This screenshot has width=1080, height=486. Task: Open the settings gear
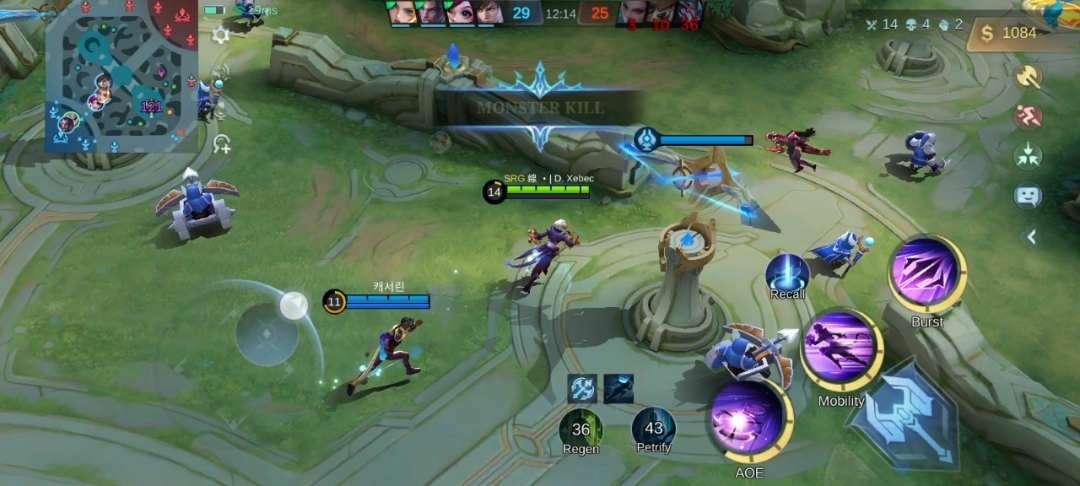coord(221,35)
